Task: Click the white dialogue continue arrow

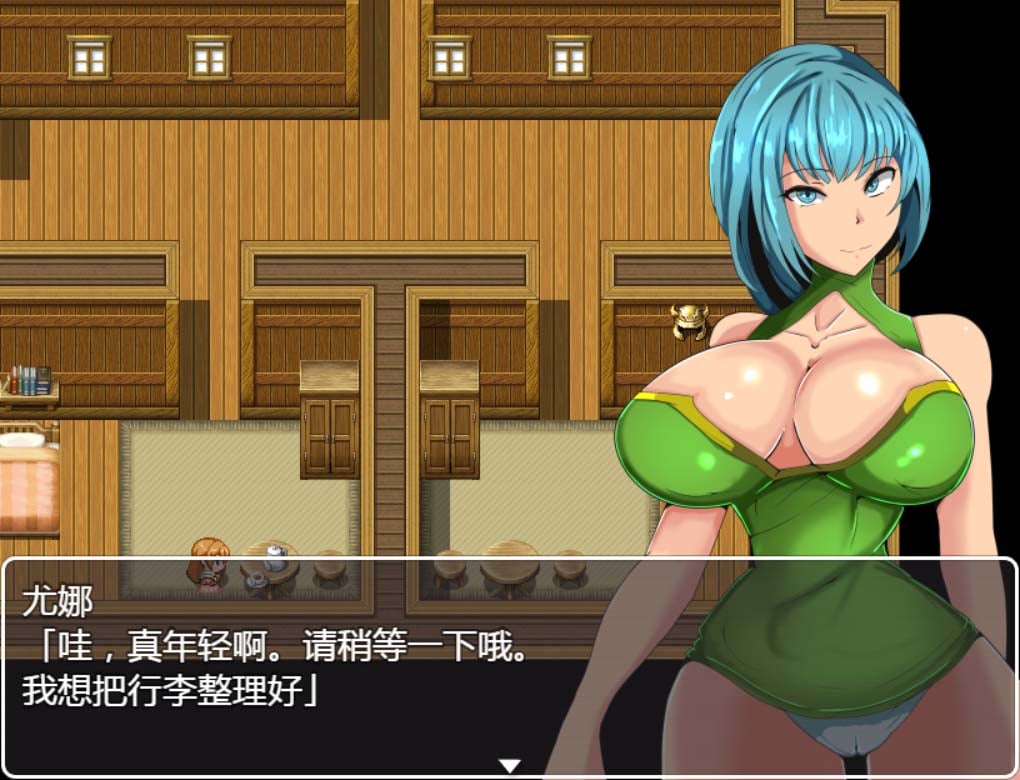Action: pyautogui.click(x=510, y=766)
